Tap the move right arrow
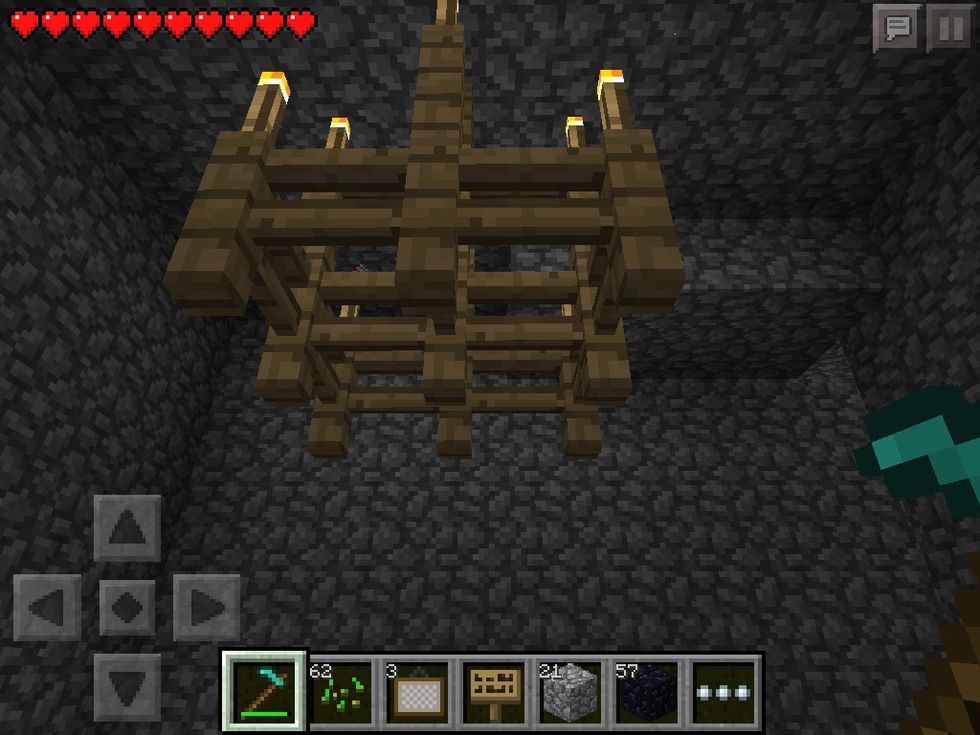 click(x=206, y=607)
